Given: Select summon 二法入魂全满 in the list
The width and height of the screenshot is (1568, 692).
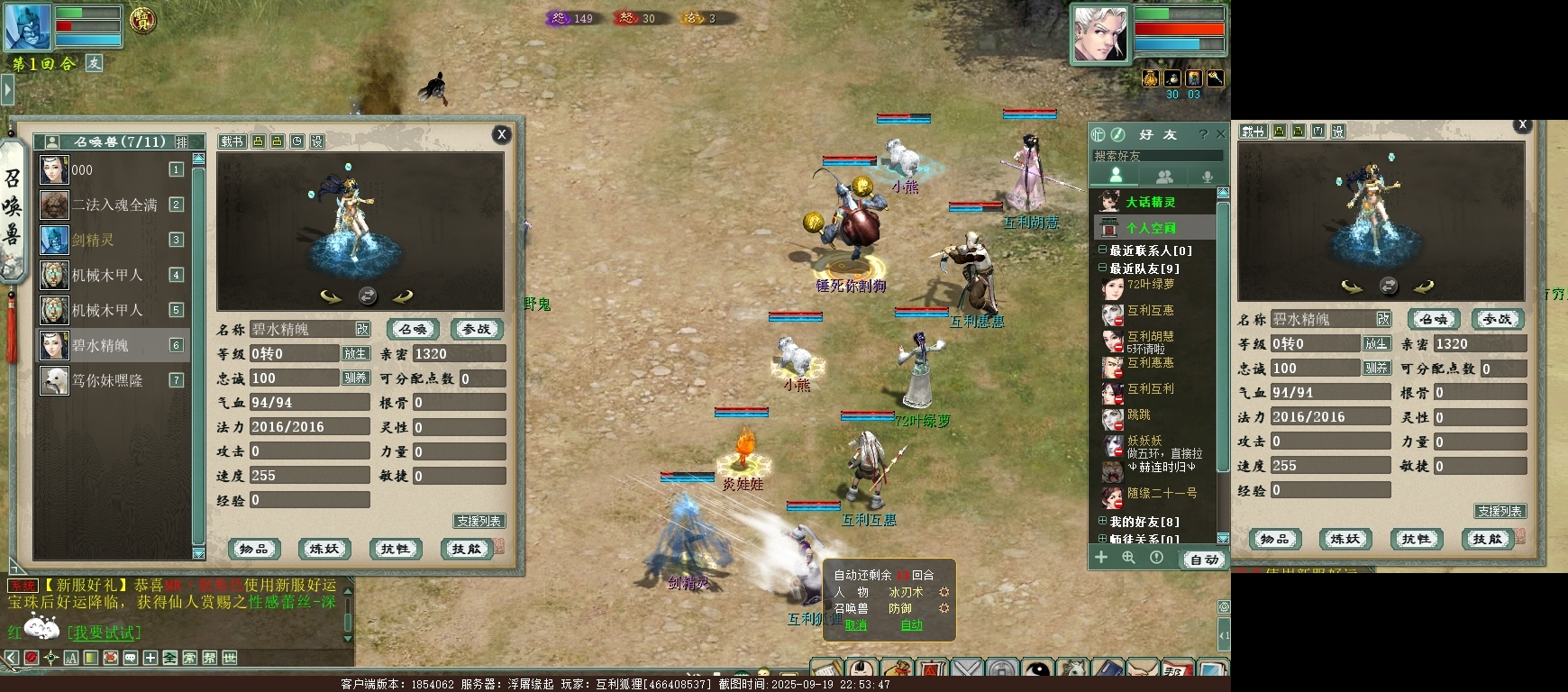Looking at the screenshot, I should pos(114,205).
